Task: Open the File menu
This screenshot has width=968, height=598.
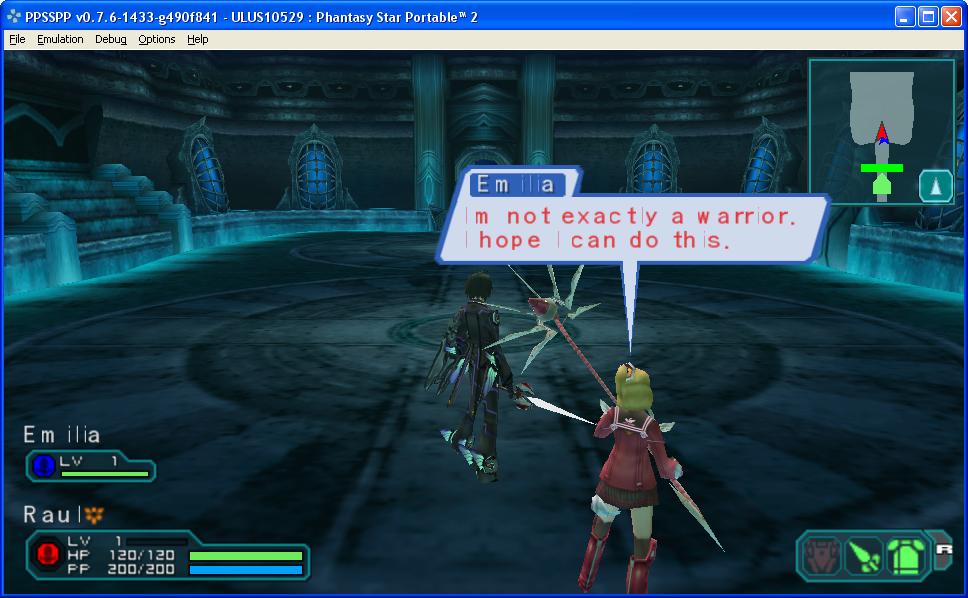Action: (x=17, y=39)
